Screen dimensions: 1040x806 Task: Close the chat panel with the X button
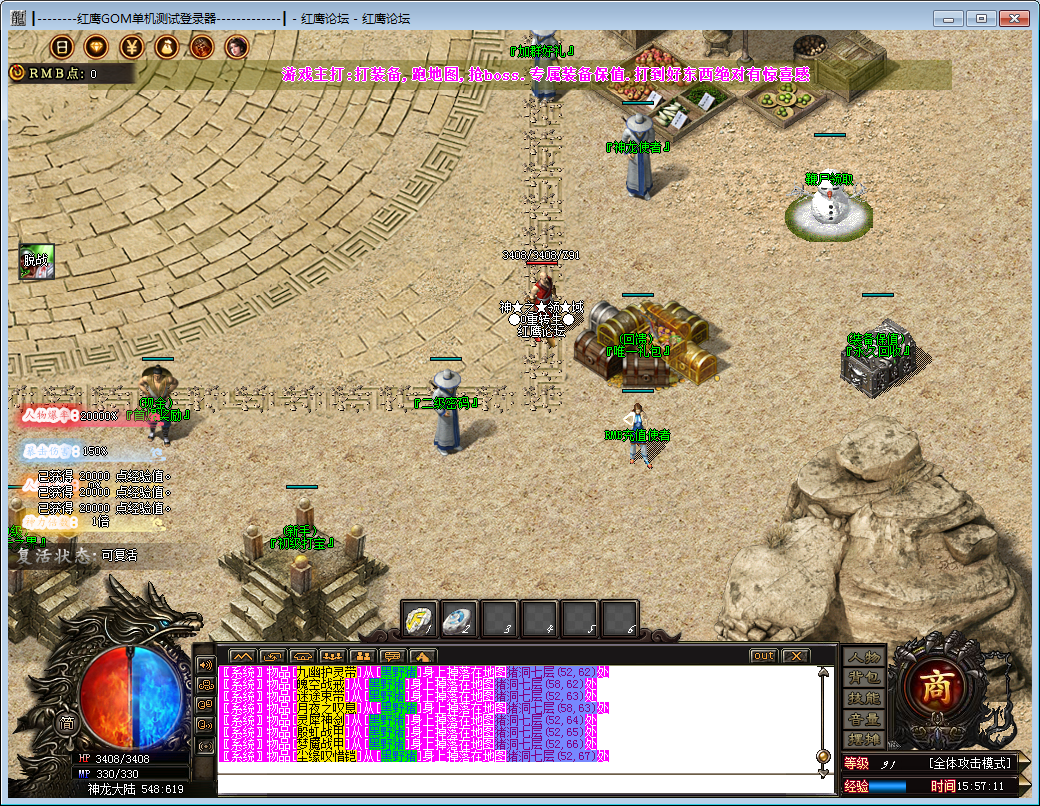pyautogui.click(x=795, y=656)
